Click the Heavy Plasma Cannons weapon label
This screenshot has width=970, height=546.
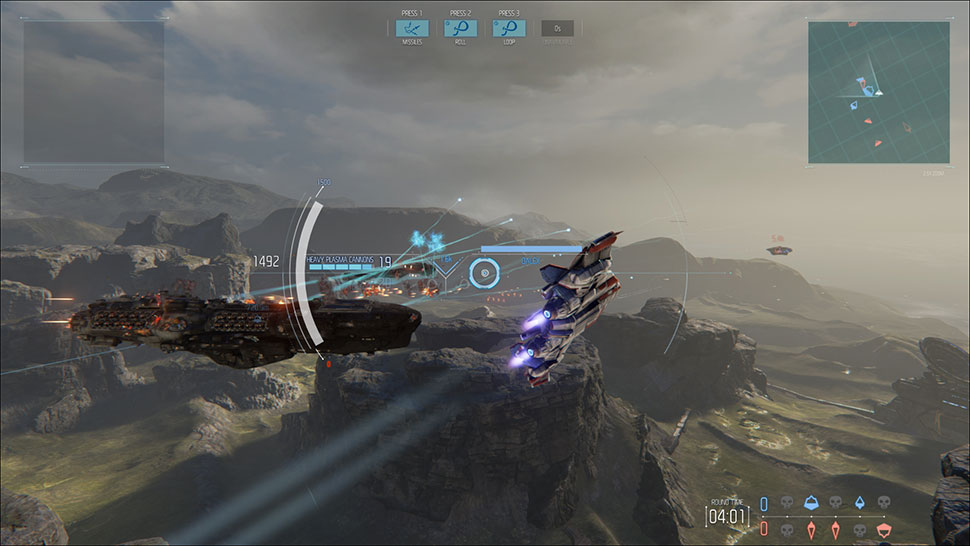[x=340, y=259]
